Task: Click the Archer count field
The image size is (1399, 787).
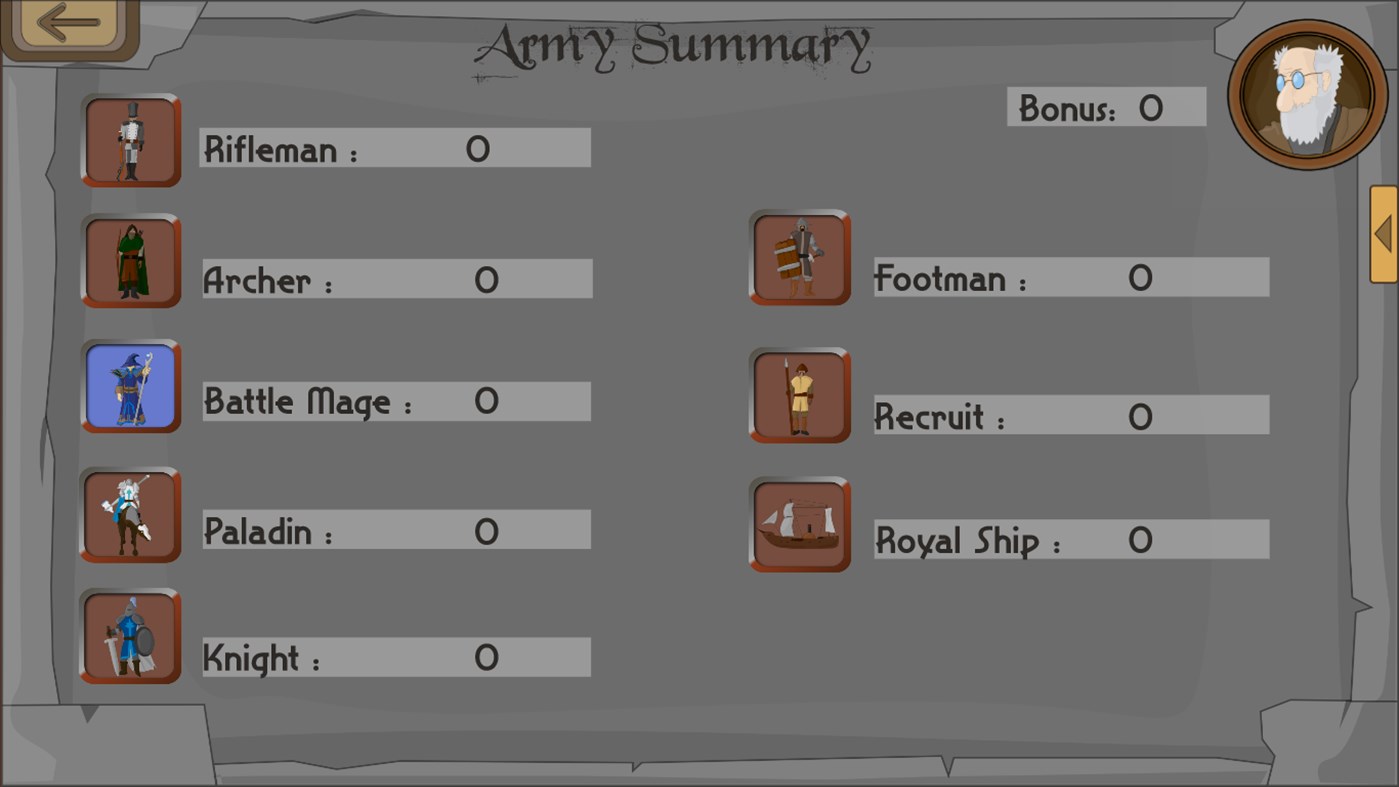Action: coord(395,278)
